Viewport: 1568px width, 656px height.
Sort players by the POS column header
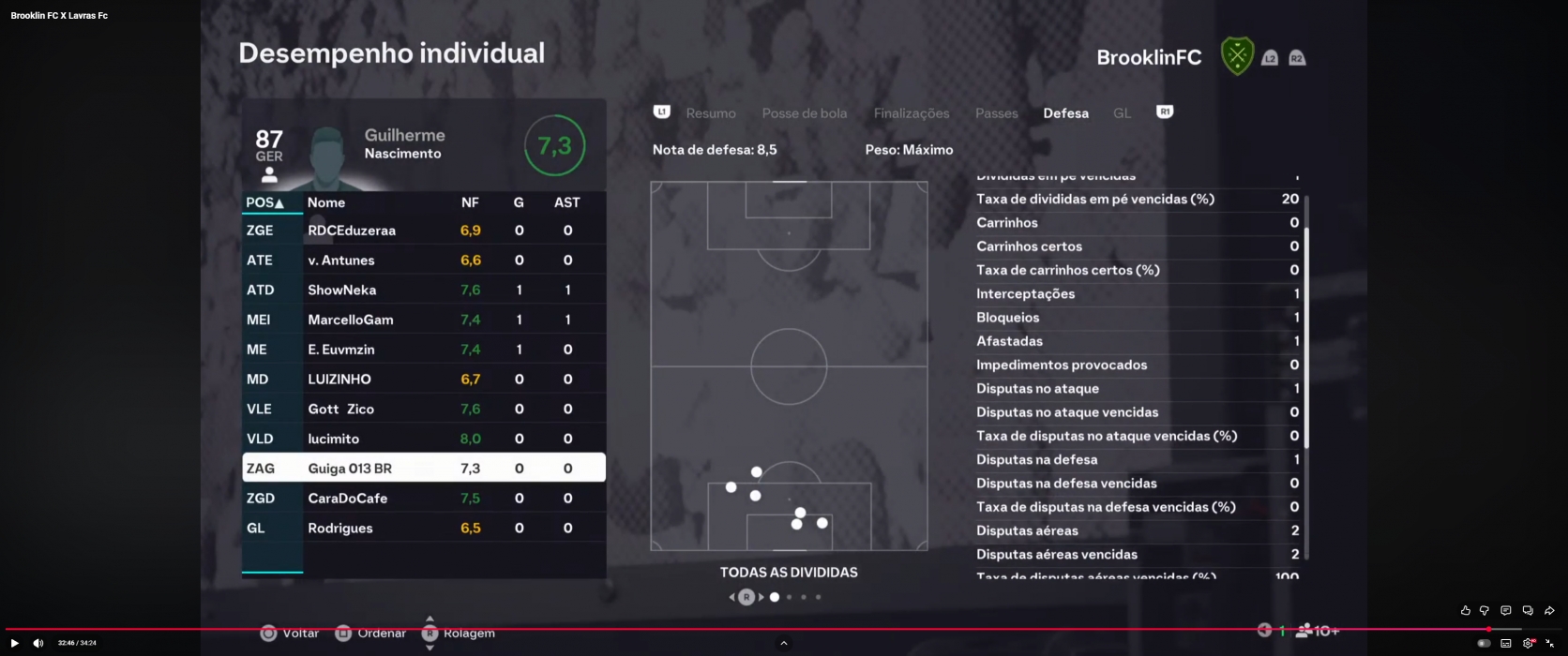click(x=264, y=202)
